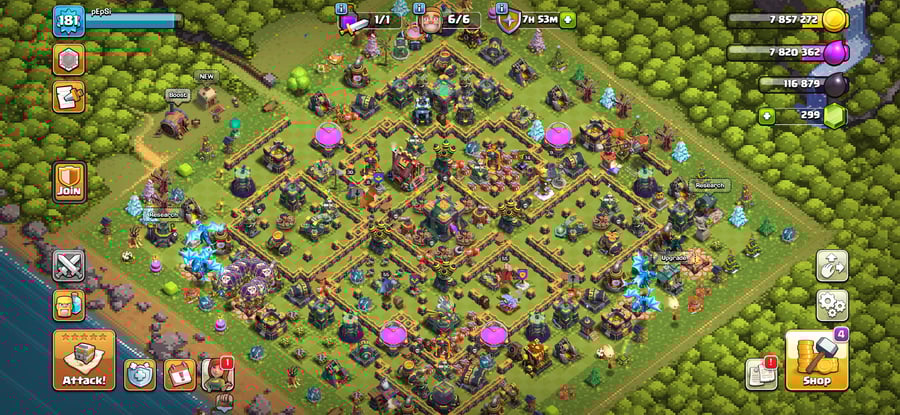Open the villager portrait with notification badge
900x415 pixels.
point(218,374)
